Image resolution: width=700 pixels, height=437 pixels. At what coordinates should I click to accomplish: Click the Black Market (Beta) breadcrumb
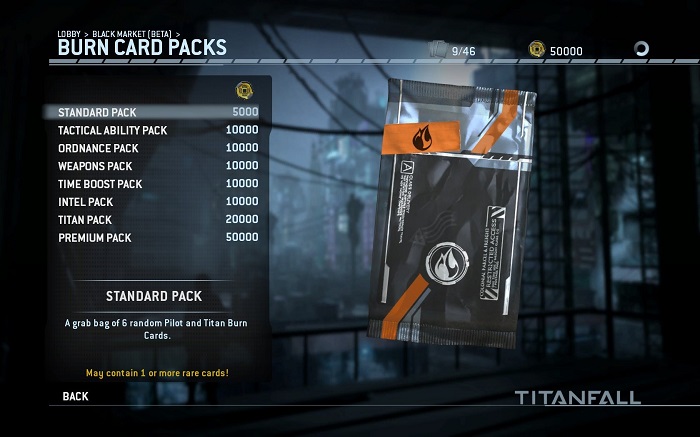click(x=131, y=34)
